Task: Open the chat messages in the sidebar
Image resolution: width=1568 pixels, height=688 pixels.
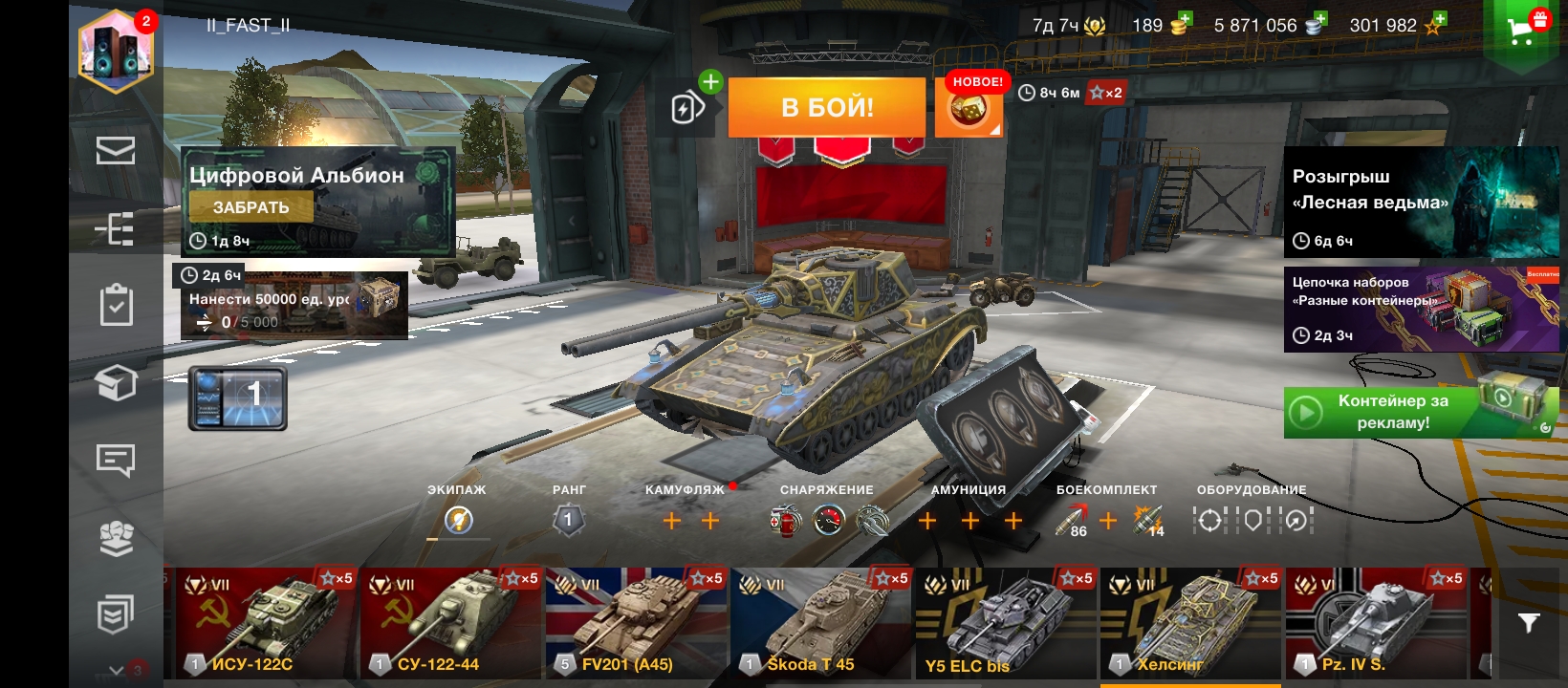Action: 116,461
